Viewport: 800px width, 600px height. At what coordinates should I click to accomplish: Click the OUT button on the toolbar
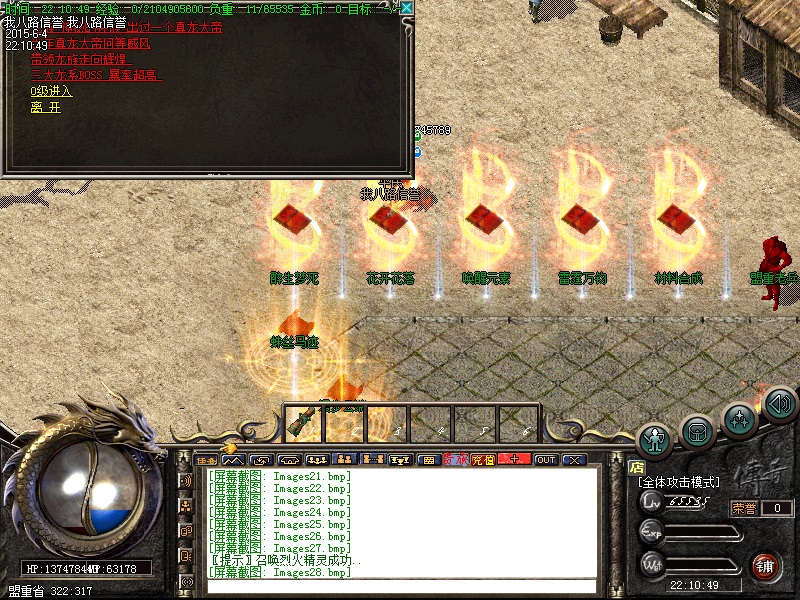tap(546, 460)
